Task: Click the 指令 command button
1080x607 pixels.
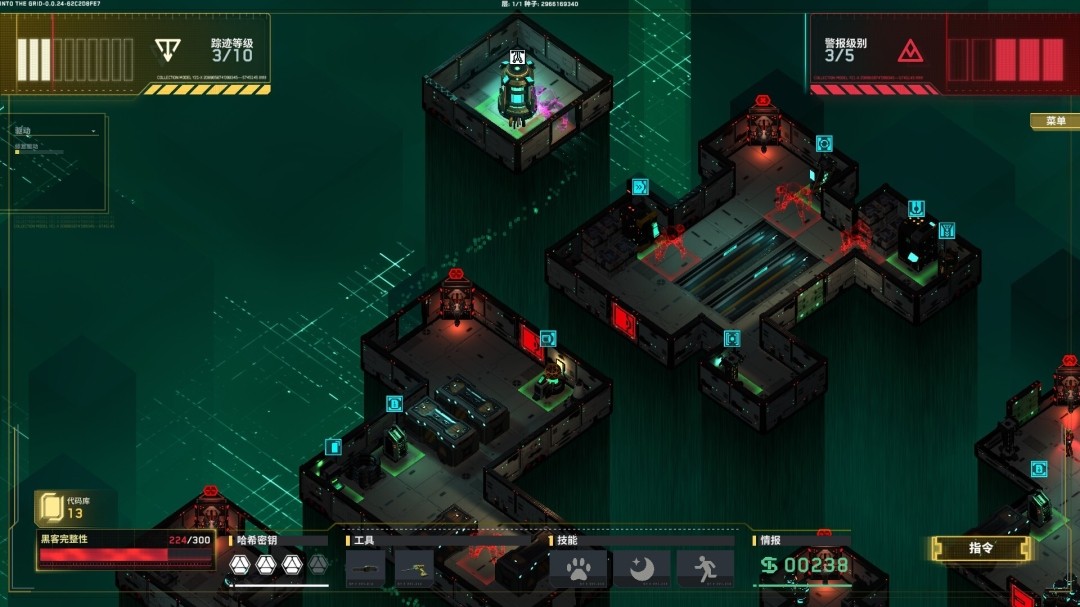Action: point(980,548)
